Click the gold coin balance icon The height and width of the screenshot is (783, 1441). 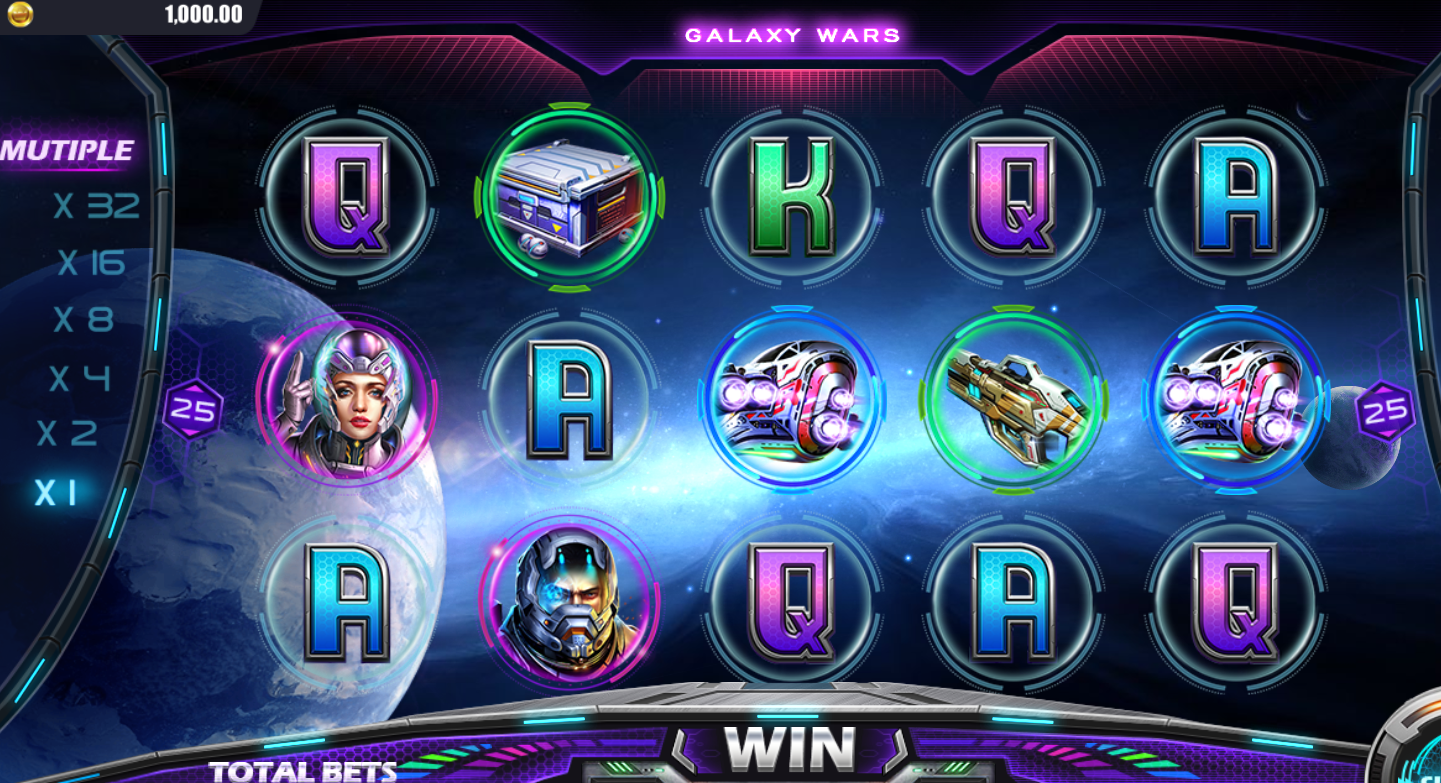tap(20, 14)
